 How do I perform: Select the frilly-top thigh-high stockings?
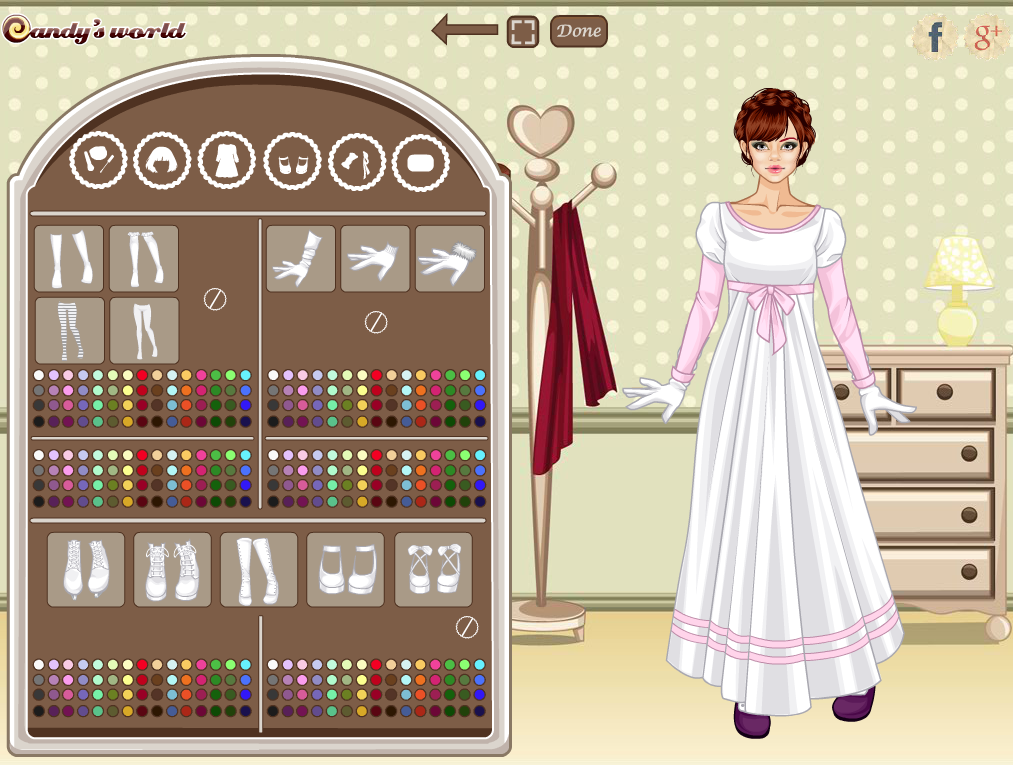[x=144, y=258]
